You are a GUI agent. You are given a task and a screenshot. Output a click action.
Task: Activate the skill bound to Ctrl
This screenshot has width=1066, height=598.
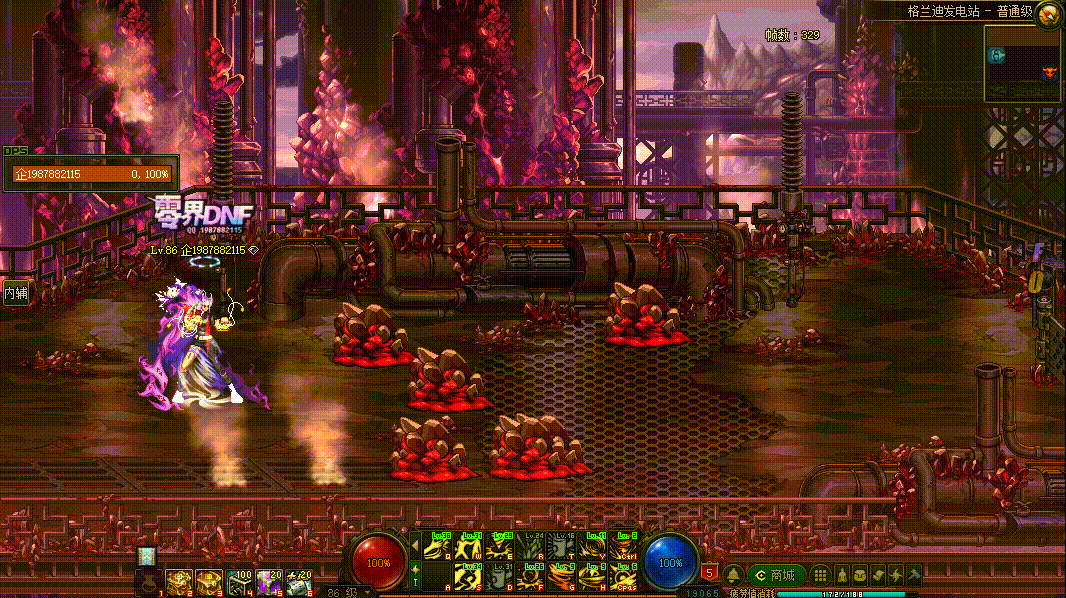(624, 545)
